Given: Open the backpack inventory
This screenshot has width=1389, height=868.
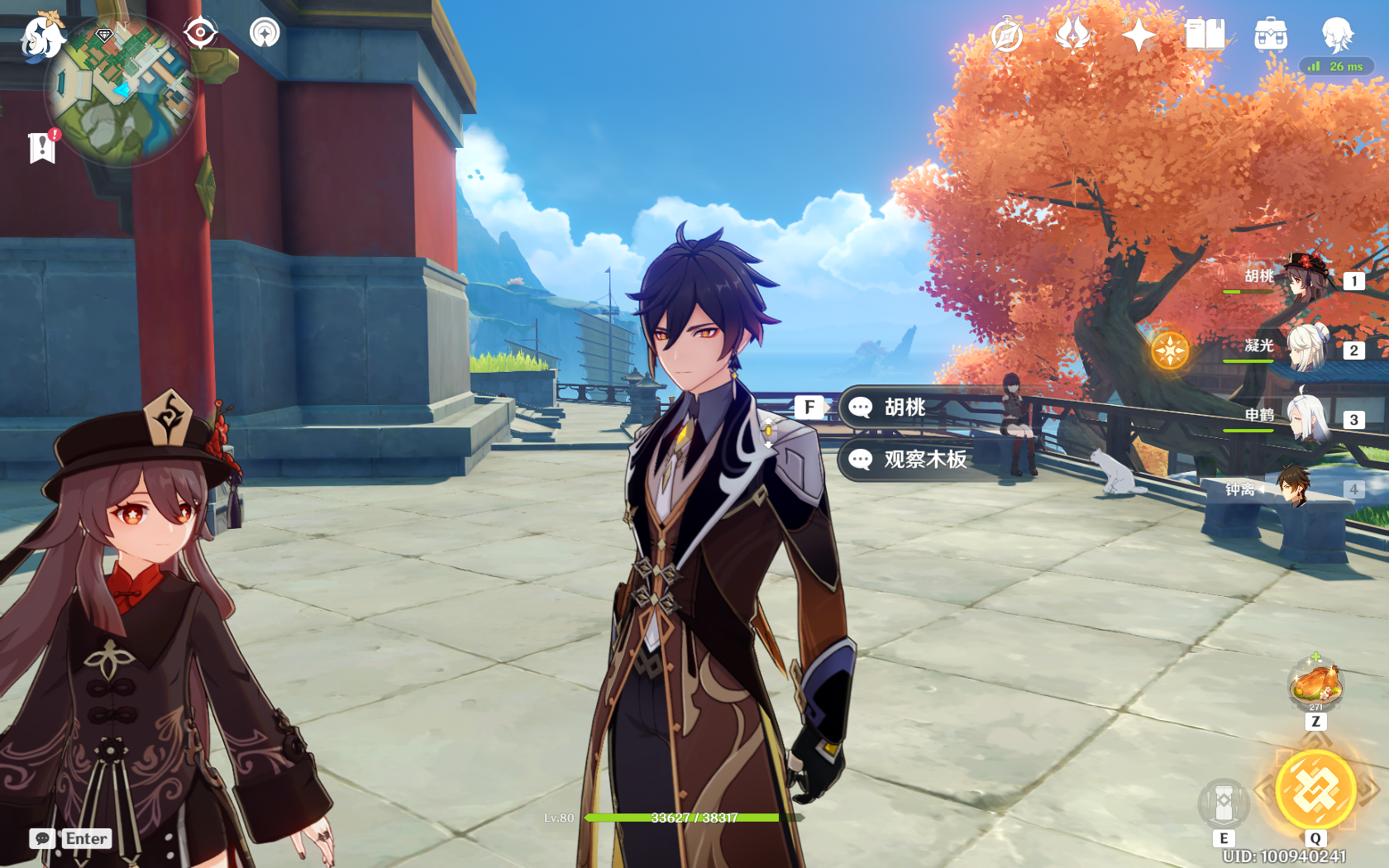Looking at the screenshot, I should click(x=1271, y=36).
